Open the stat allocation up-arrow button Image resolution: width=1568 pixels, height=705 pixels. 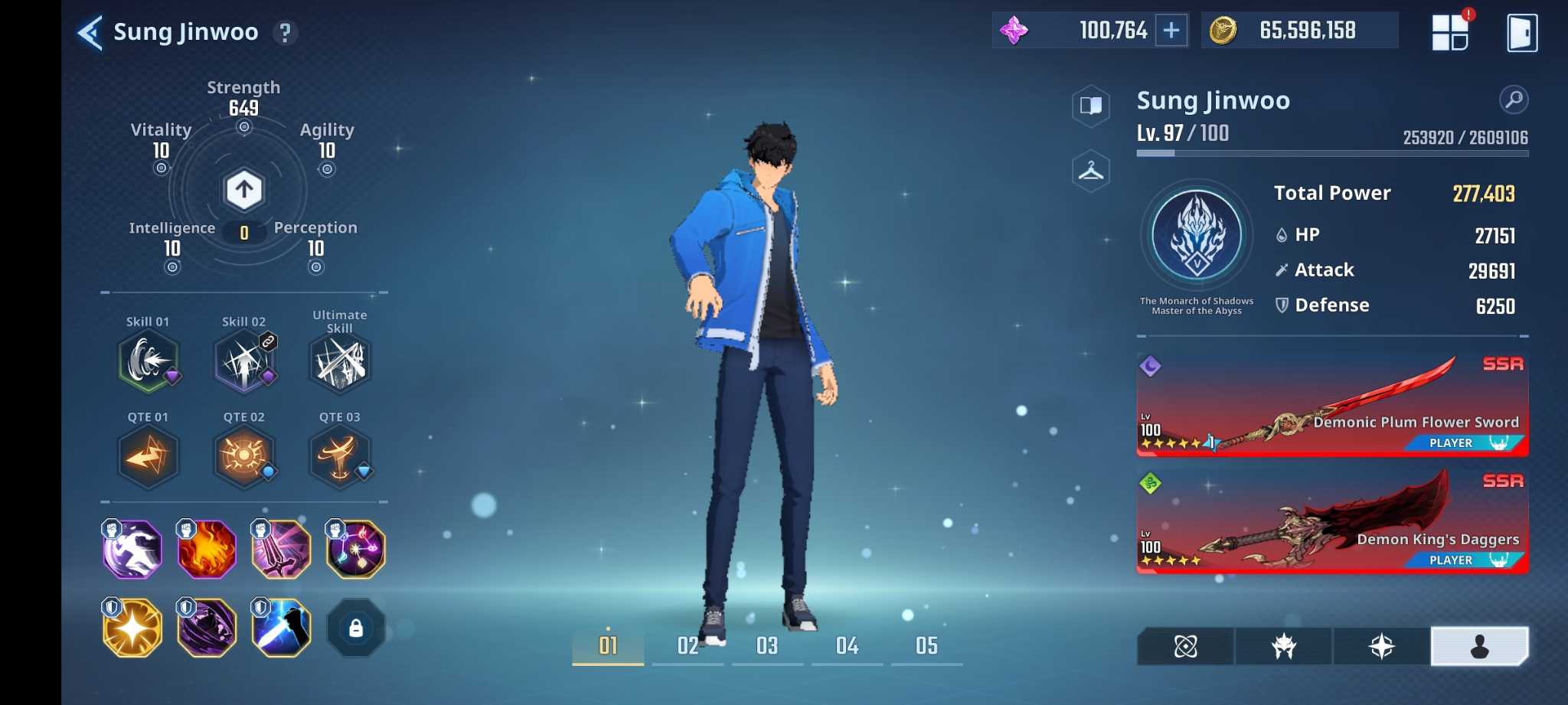click(x=243, y=189)
